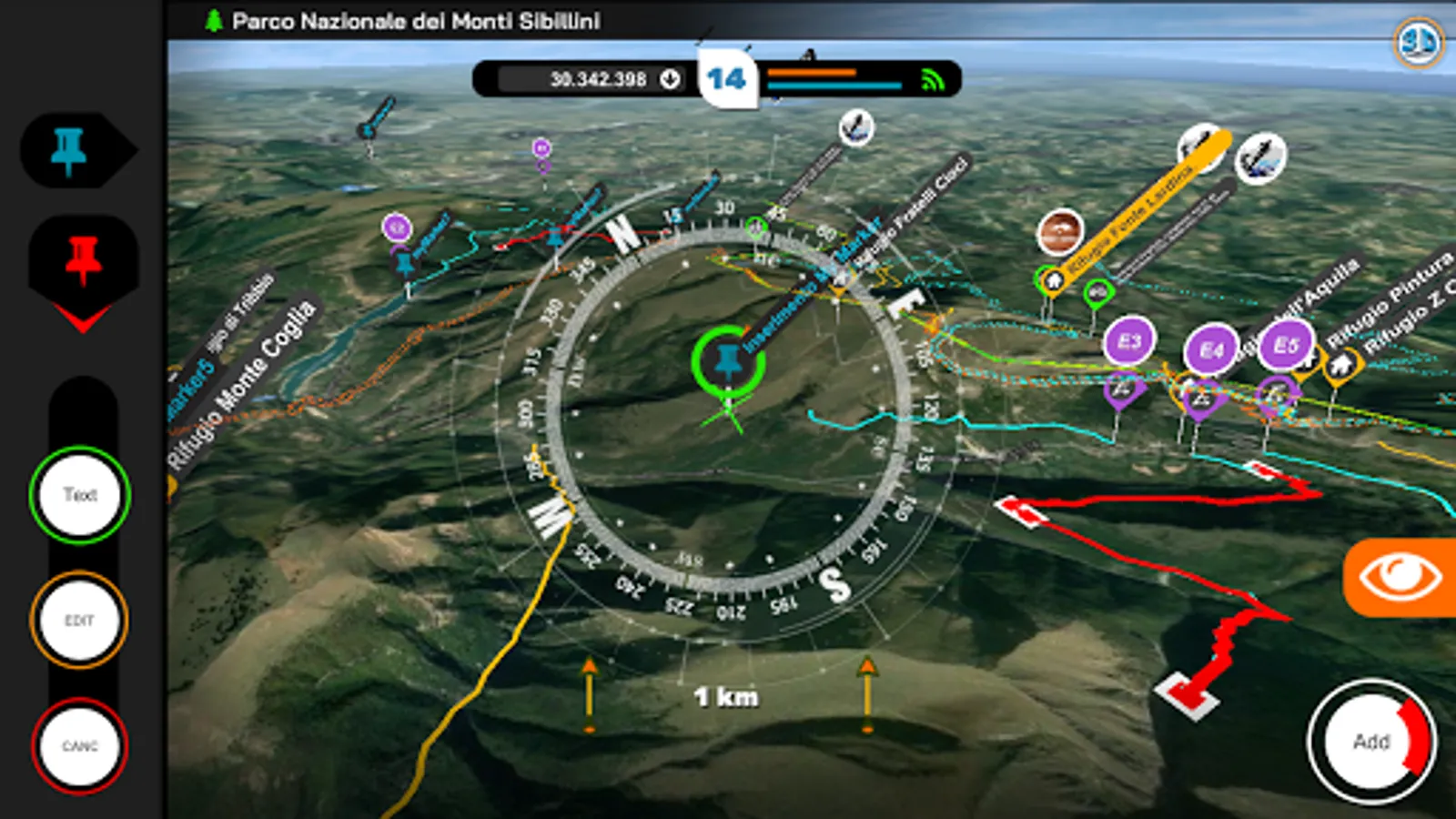Toggle the orange eye visibility button

tap(1400, 578)
